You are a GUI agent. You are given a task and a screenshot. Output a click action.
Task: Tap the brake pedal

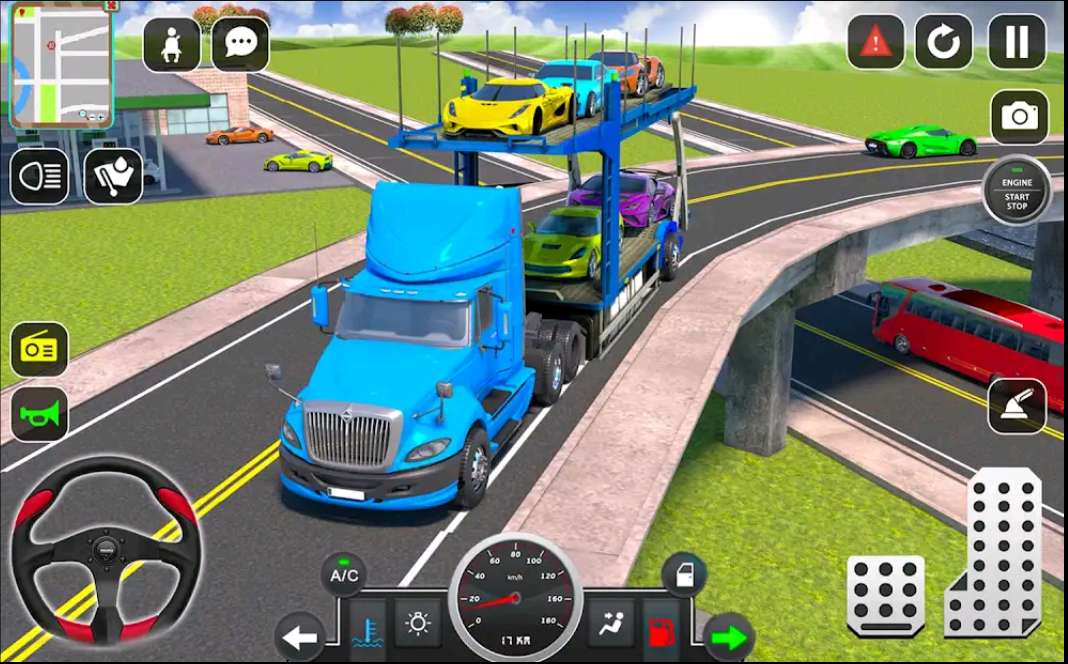point(885,597)
